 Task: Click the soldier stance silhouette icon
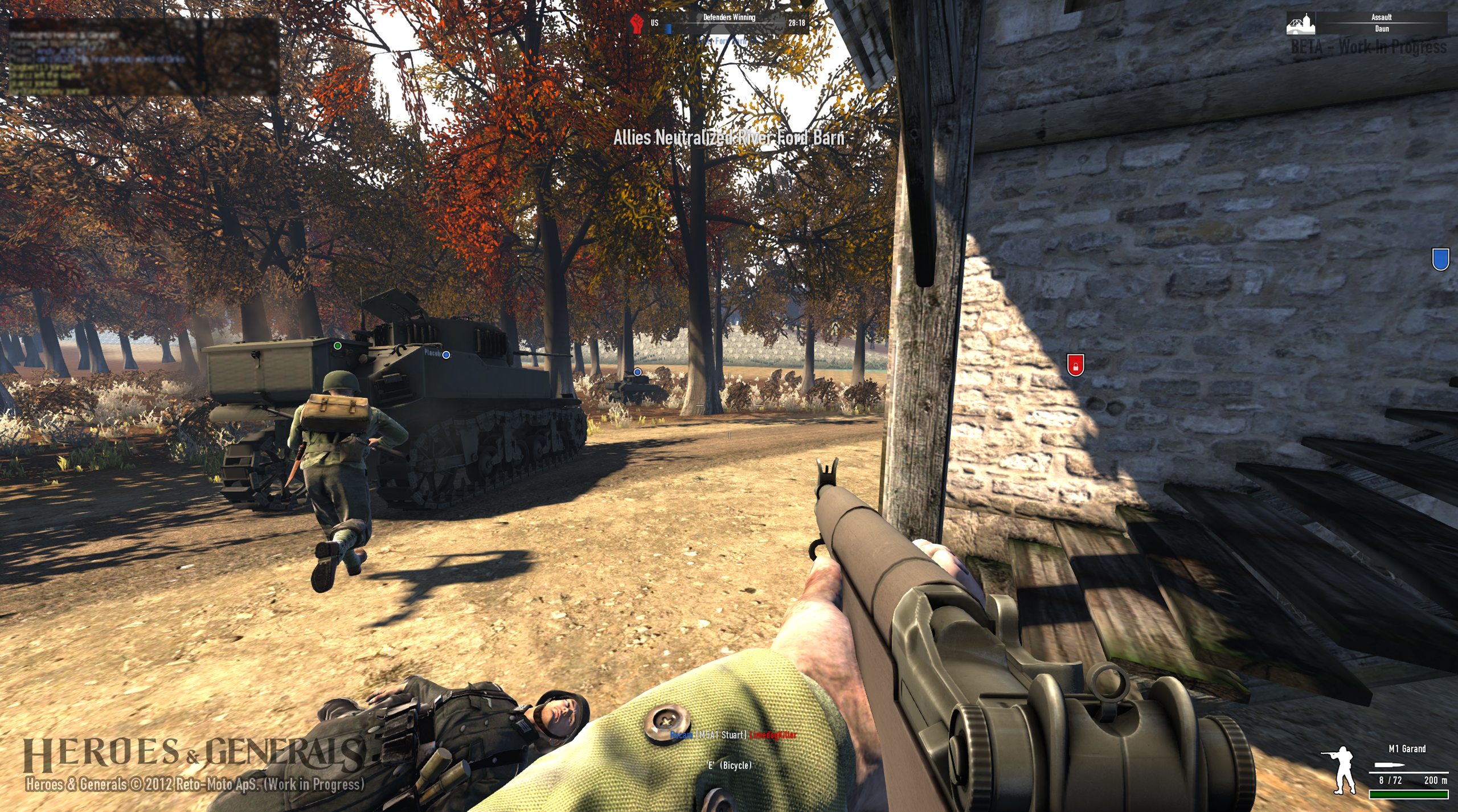[x=1341, y=769]
